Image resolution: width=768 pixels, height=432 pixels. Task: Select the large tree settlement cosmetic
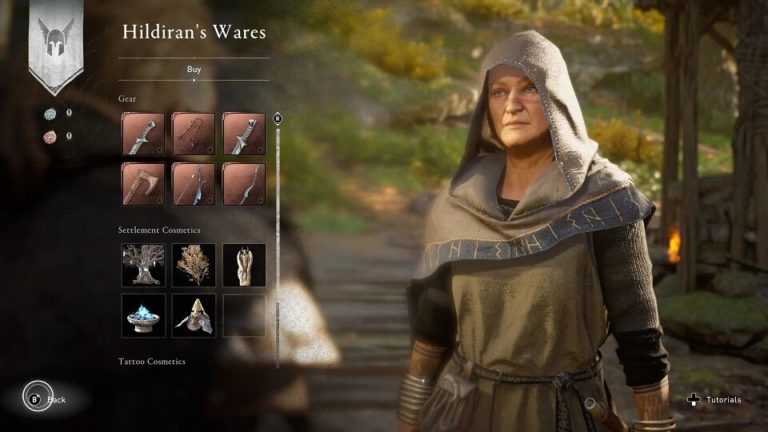143,265
